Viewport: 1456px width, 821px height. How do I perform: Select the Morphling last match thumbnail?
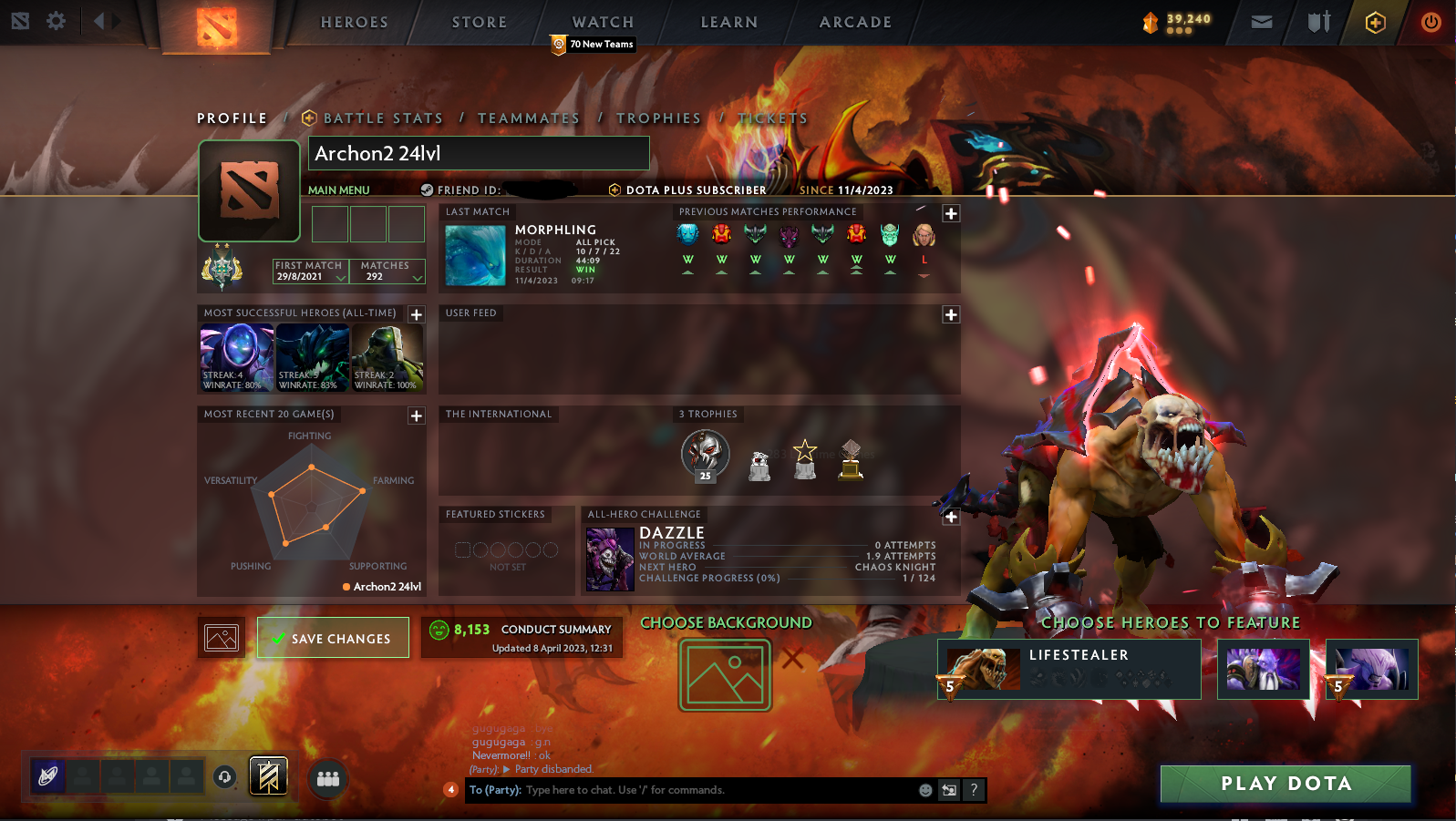[474, 255]
